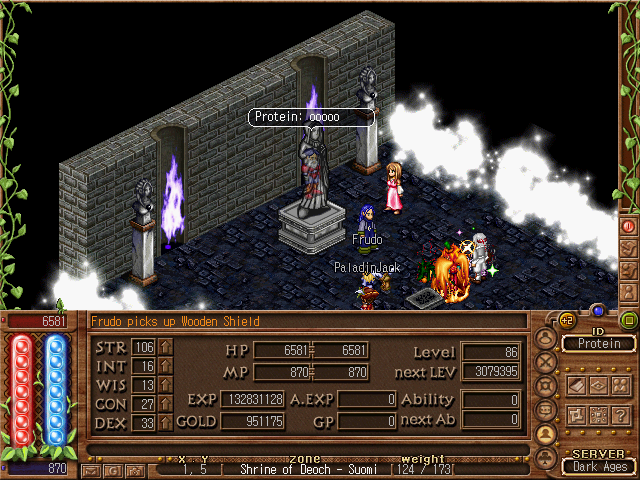
Task: Open the envelope mail icon
Action: click(x=91, y=469)
